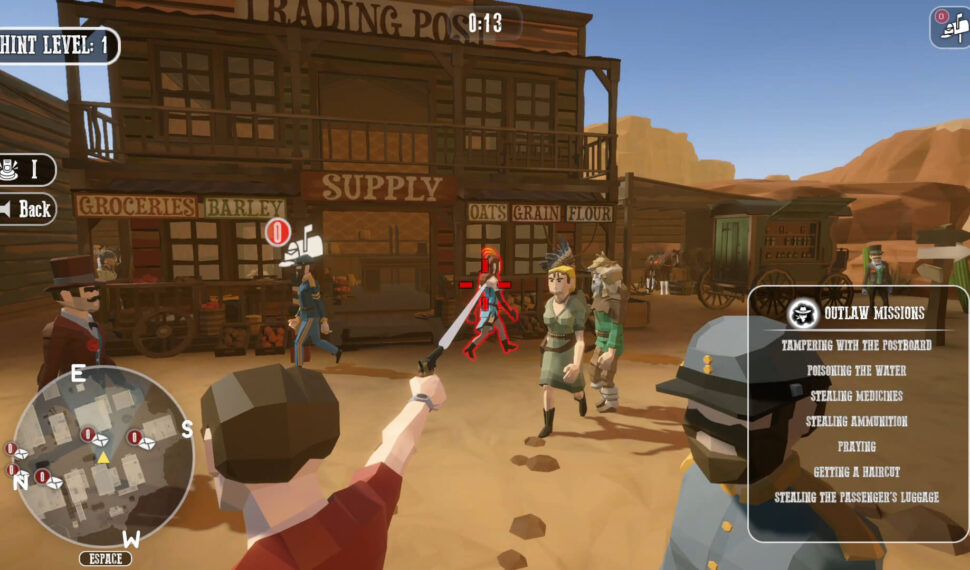Choose the Stealing Medicines mission entry
This screenshot has width=970, height=570.
pyautogui.click(x=856, y=396)
